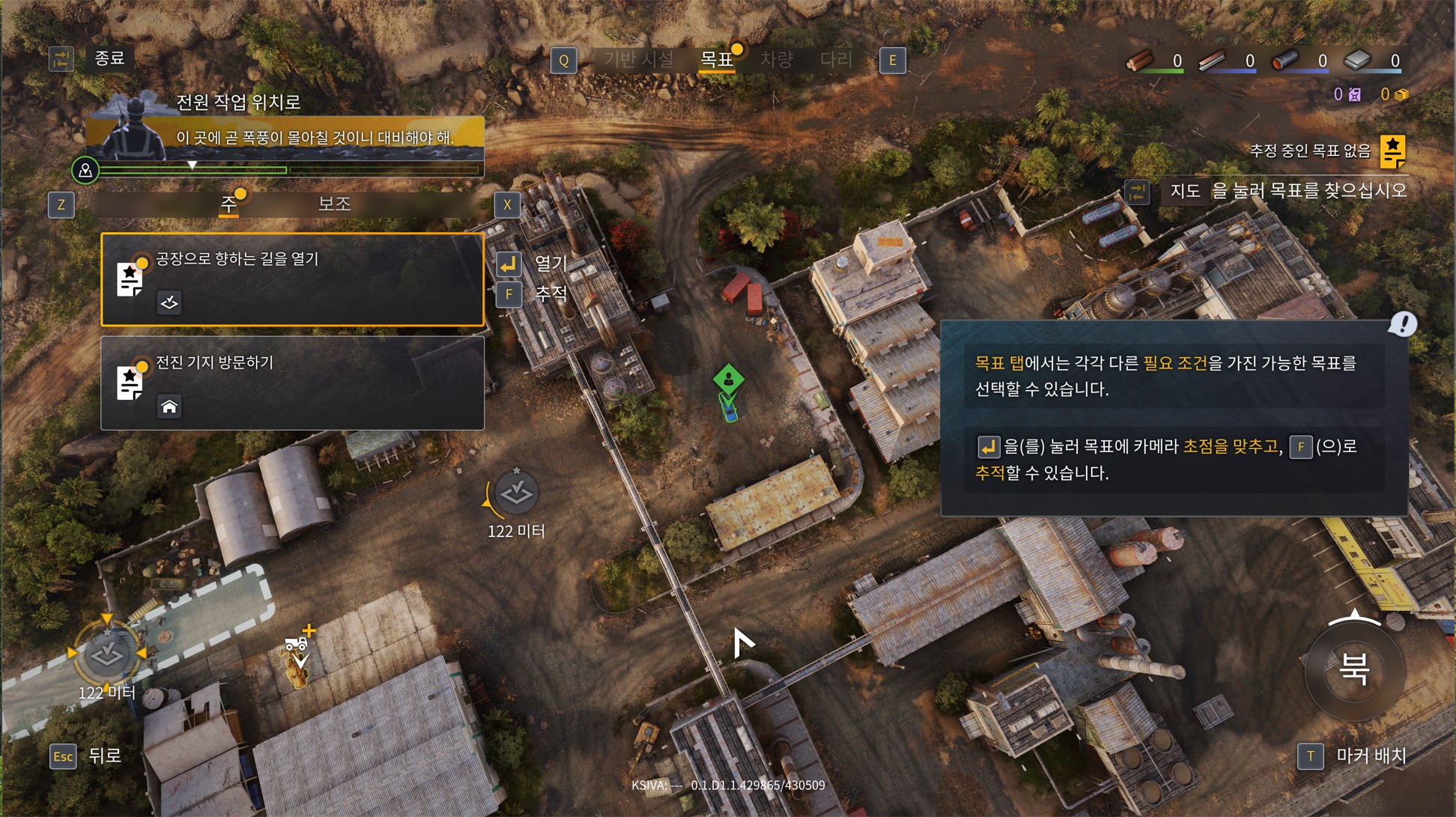
Task: Select the green player location marker
Action: coord(728,379)
